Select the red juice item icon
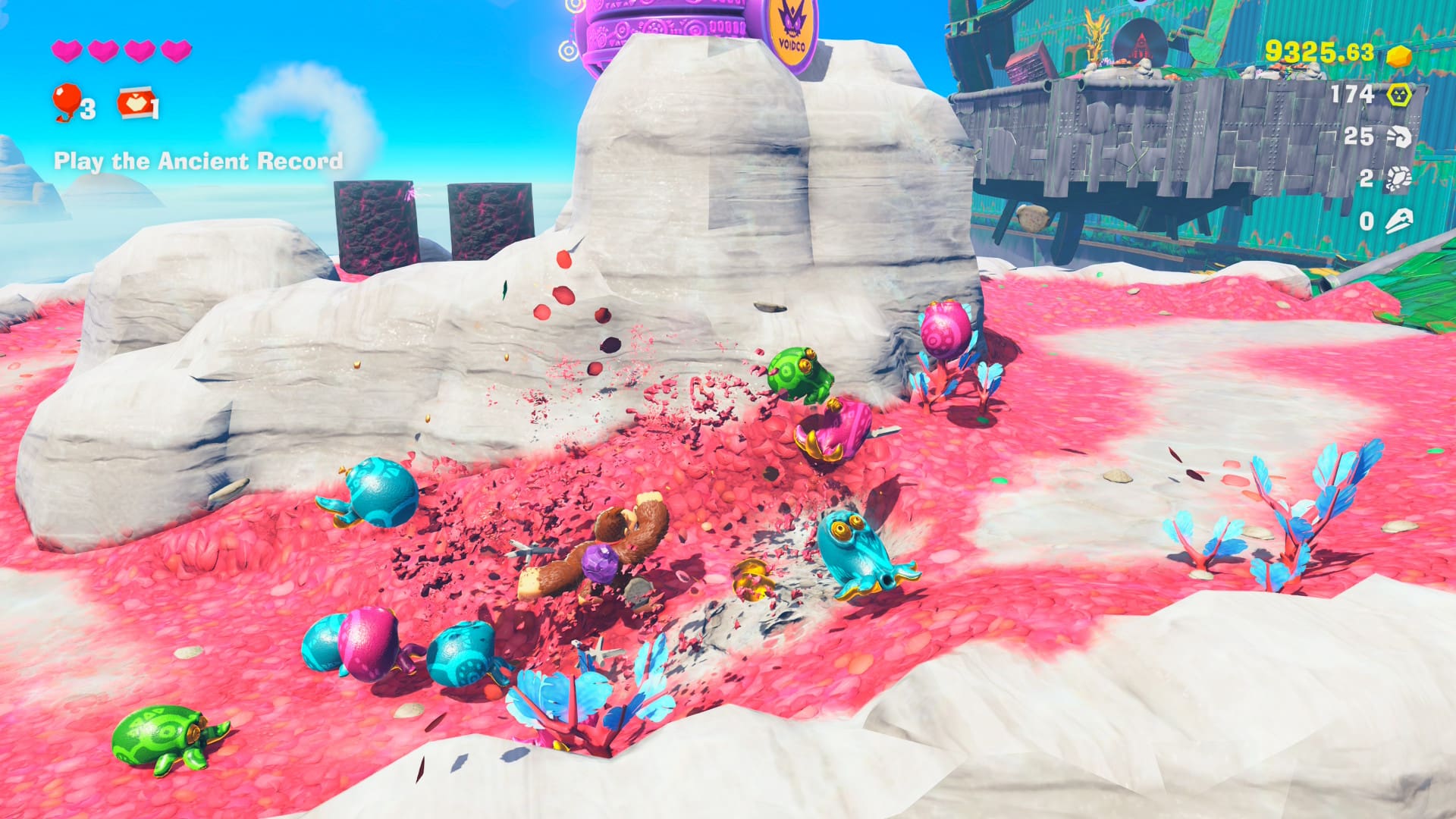The image size is (1456, 819). pyautogui.click(x=134, y=103)
